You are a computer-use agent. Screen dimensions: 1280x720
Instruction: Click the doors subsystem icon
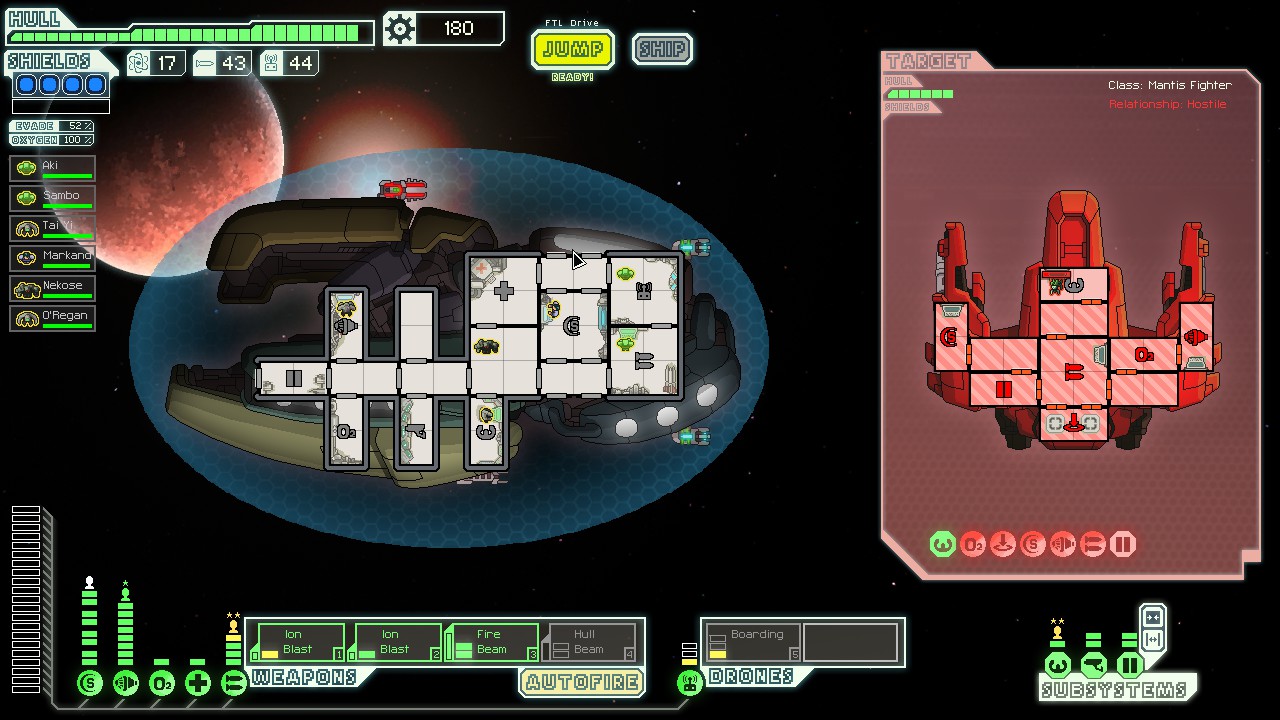[1130, 665]
